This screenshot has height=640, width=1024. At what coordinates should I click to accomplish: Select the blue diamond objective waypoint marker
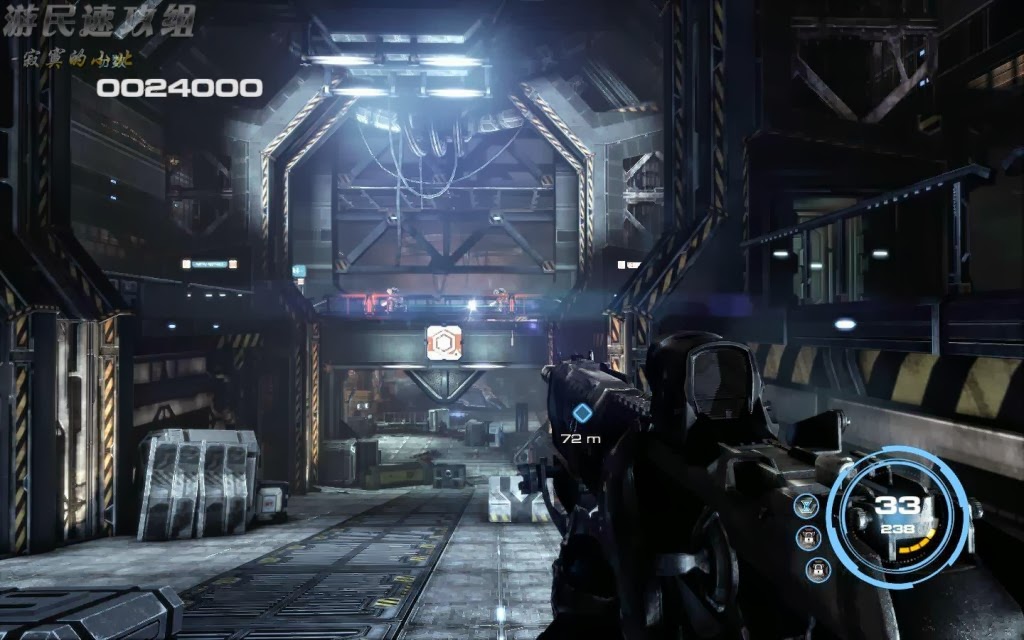point(582,412)
